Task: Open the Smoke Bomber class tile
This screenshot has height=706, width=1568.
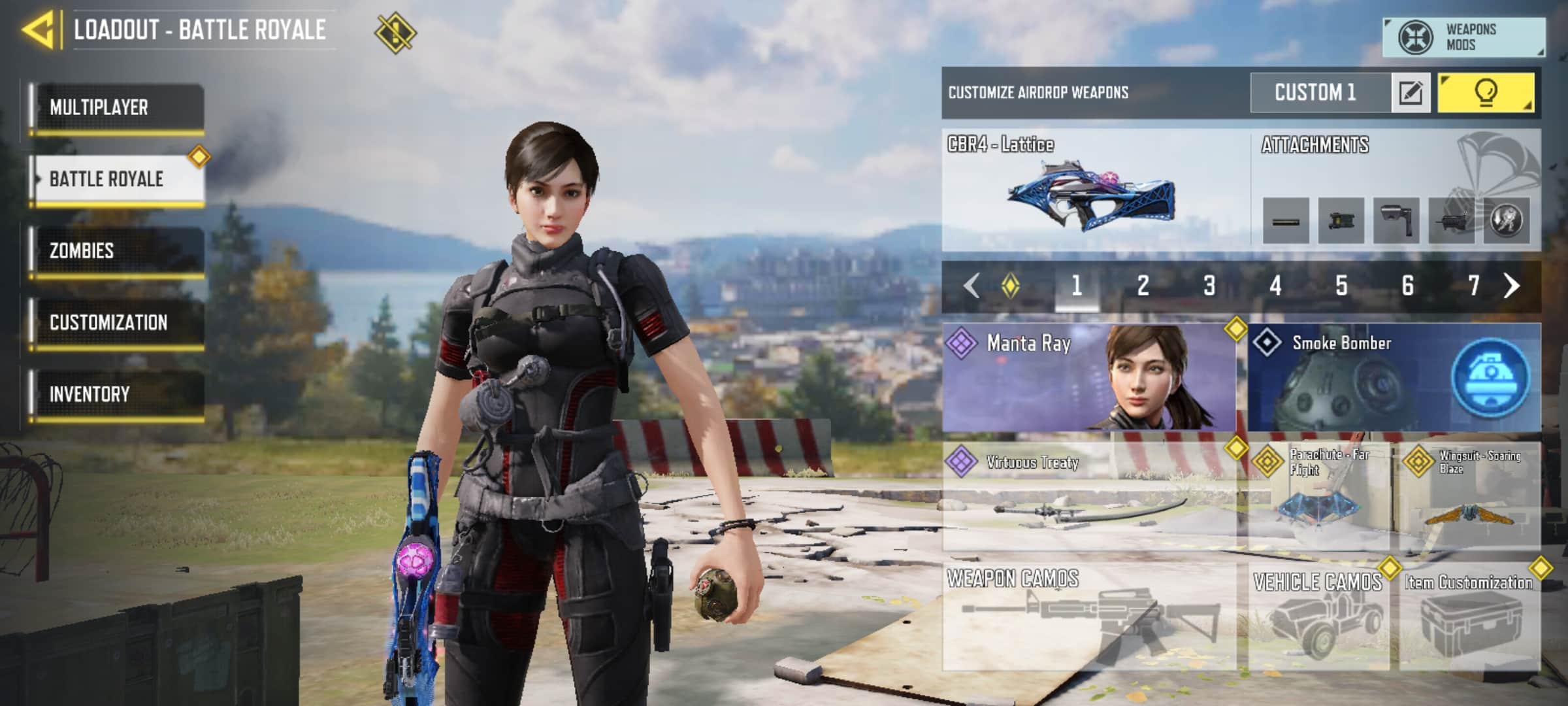Action: coord(1394,378)
